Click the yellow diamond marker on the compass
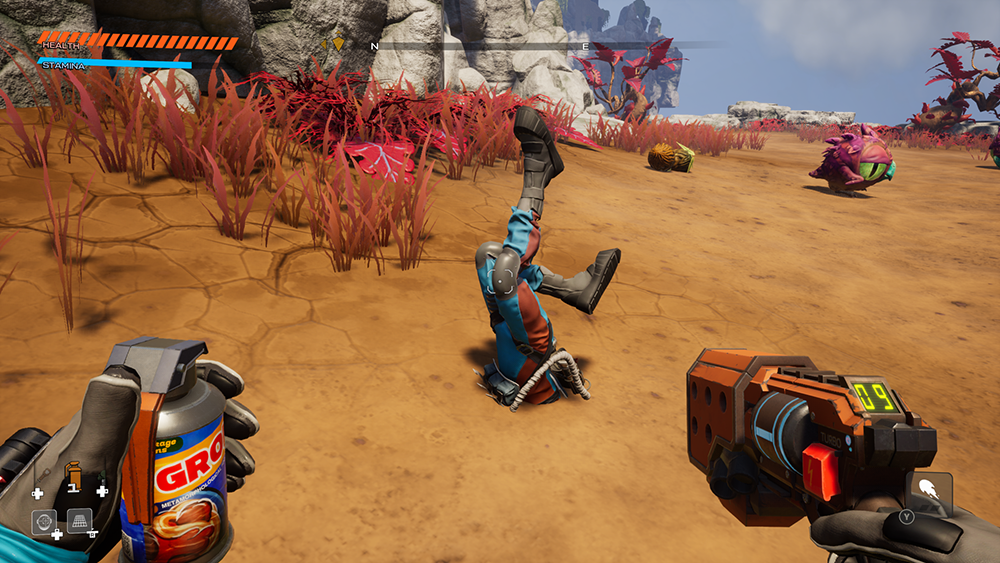1000x563 pixels. [x=338, y=44]
